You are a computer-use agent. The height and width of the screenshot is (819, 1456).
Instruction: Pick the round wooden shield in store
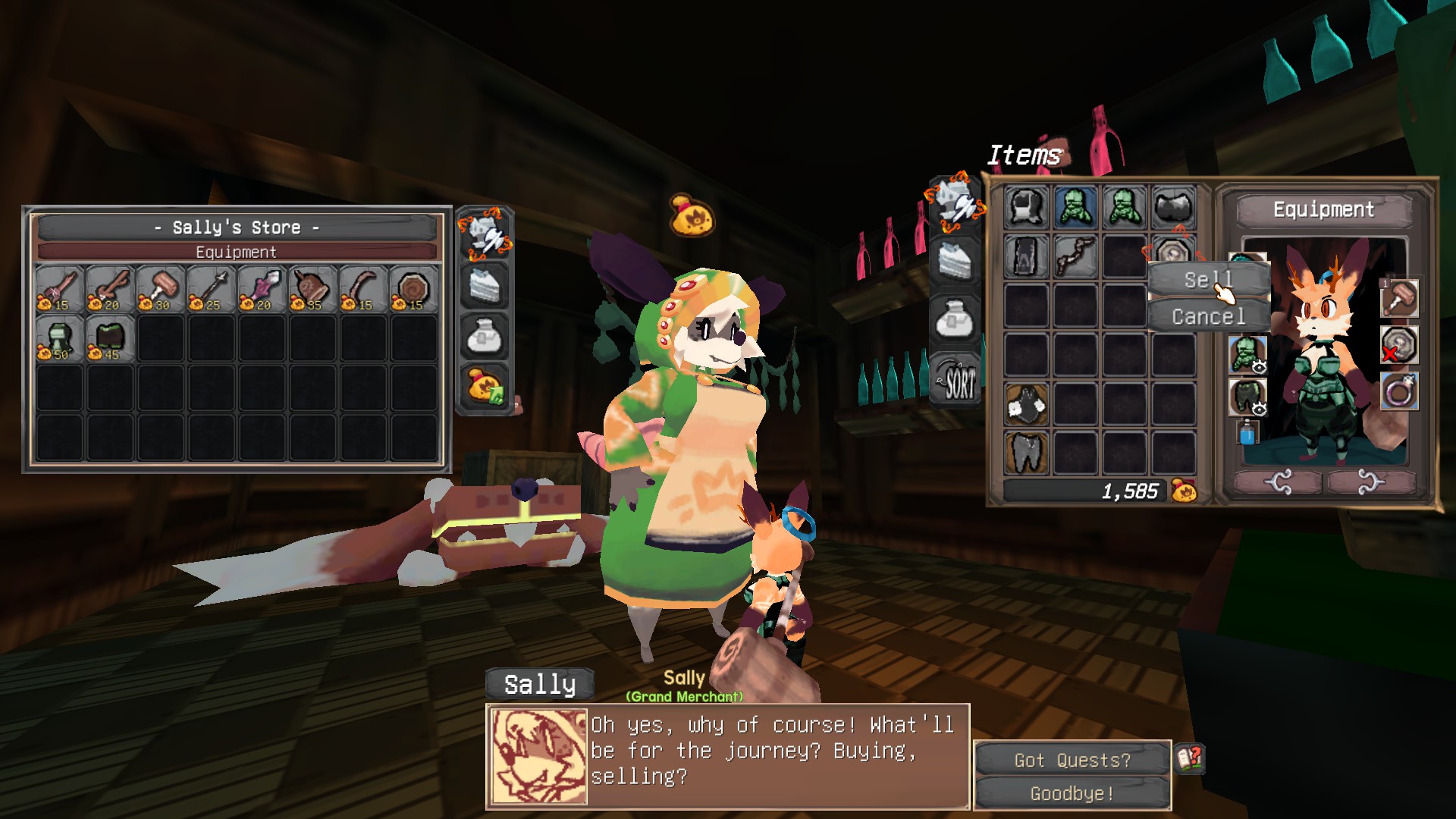[413, 289]
